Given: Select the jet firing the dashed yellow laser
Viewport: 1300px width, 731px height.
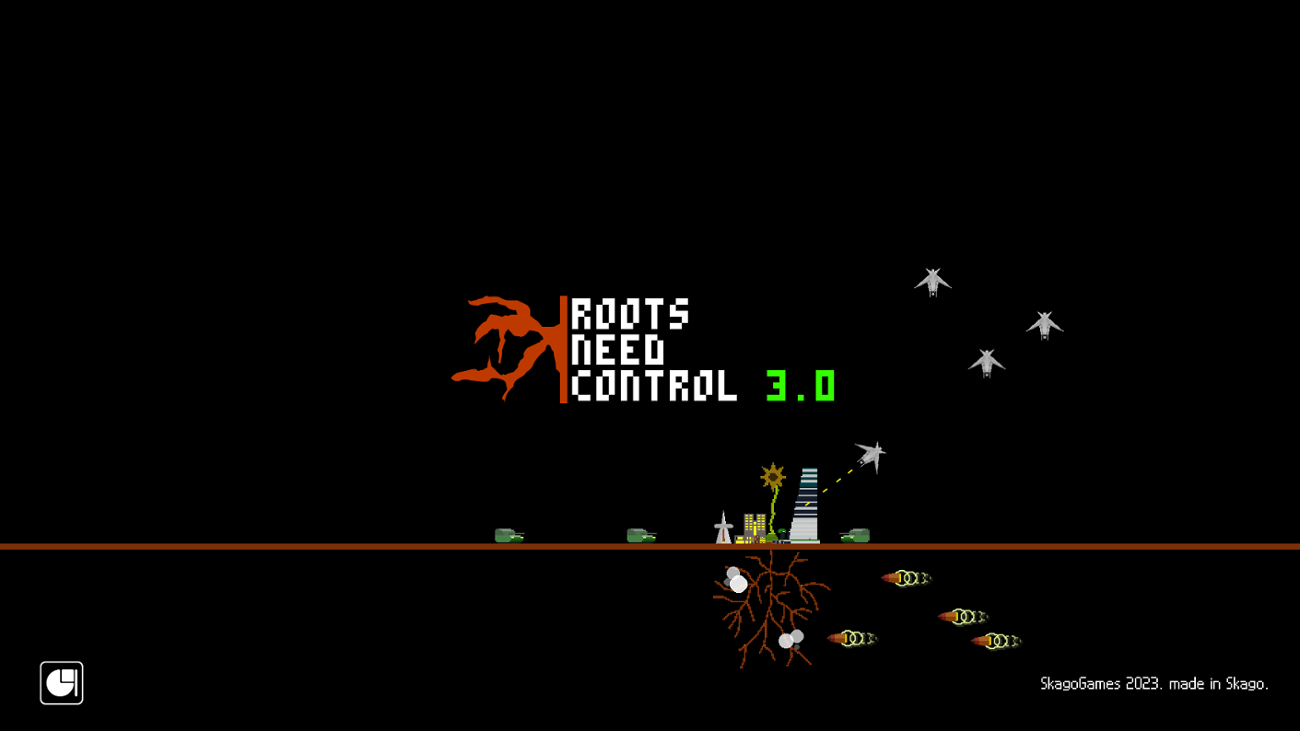Looking at the screenshot, I should (x=870, y=457).
